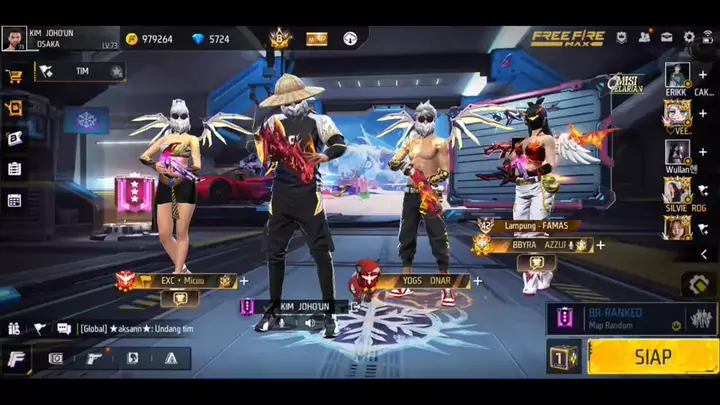The width and height of the screenshot is (720, 405).
Task: Collapse the friends list arrow
Action: coord(703,255)
